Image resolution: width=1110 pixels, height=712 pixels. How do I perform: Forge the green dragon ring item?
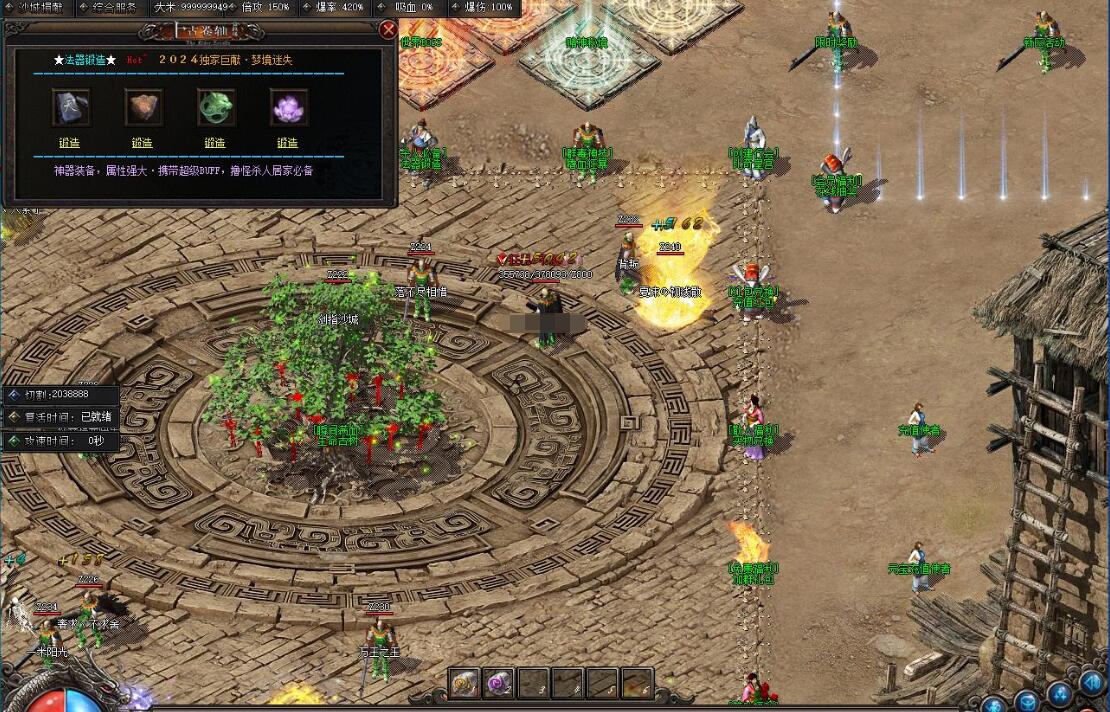215,143
